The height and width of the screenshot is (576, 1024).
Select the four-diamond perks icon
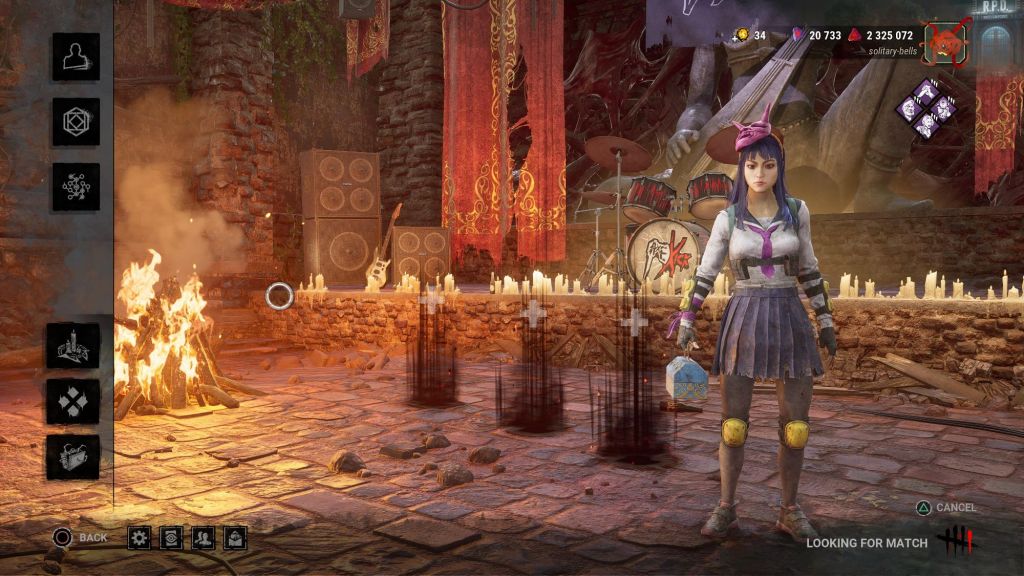(73, 402)
